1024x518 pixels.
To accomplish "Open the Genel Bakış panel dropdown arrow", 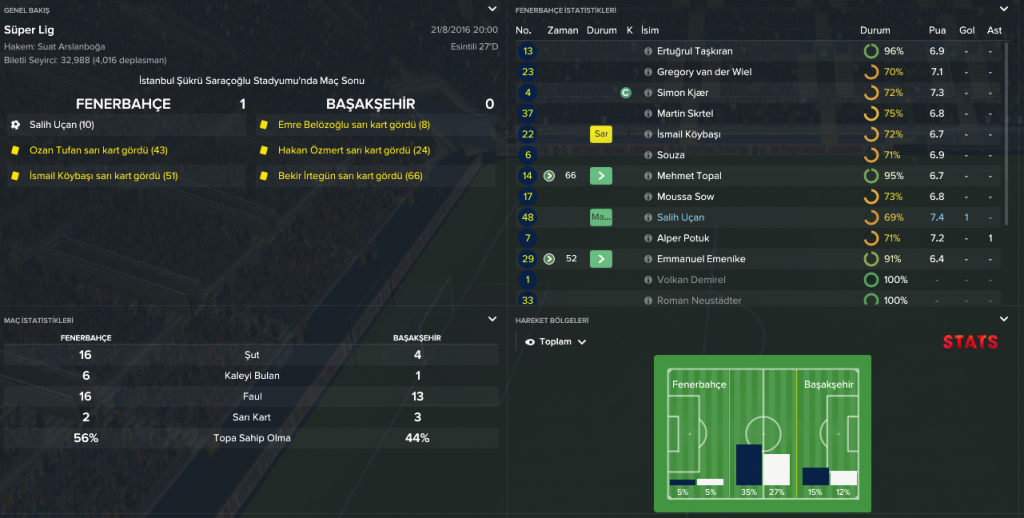I will (x=491, y=9).
